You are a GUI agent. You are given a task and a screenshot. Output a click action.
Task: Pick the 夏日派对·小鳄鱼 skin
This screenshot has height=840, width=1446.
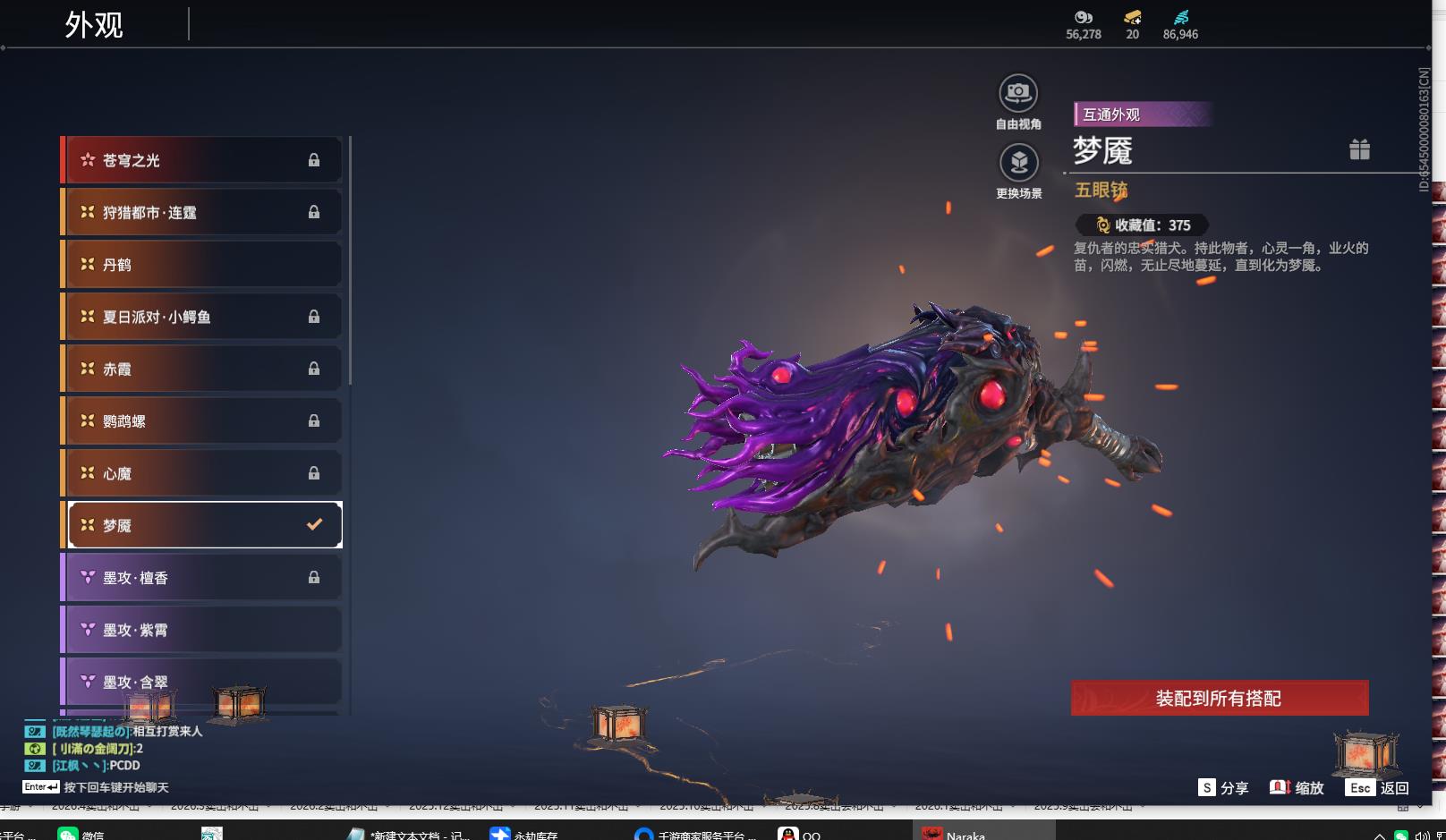(201, 317)
